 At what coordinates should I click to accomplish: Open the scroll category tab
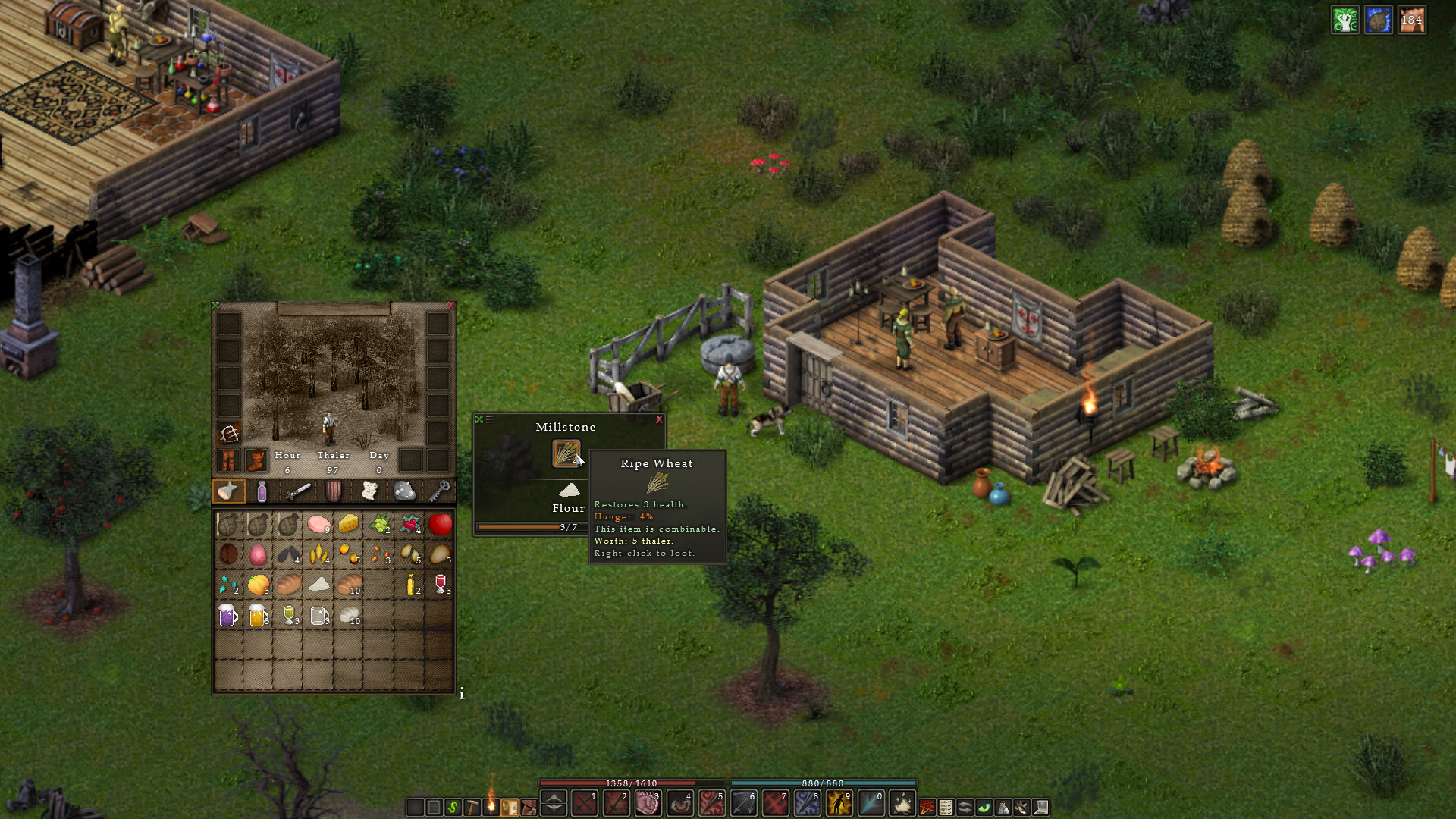coord(369,491)
